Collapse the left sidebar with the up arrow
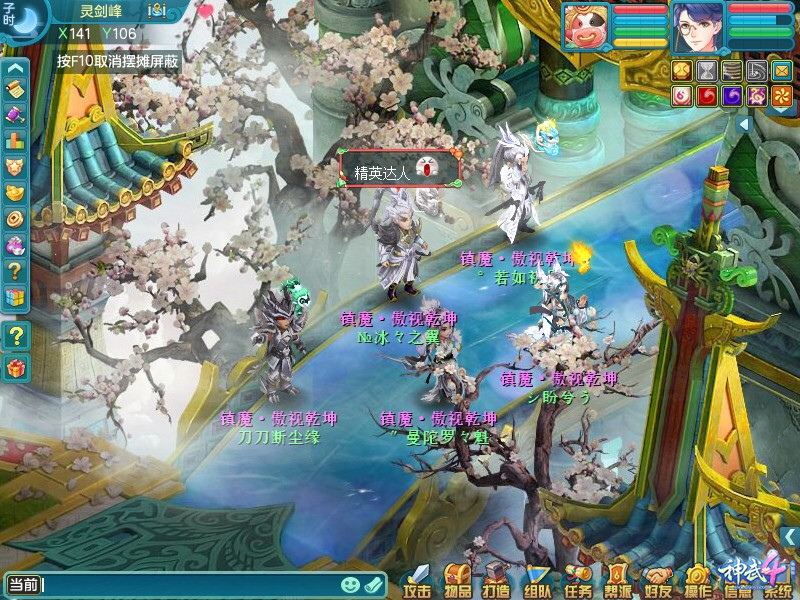 coord(15,69)
